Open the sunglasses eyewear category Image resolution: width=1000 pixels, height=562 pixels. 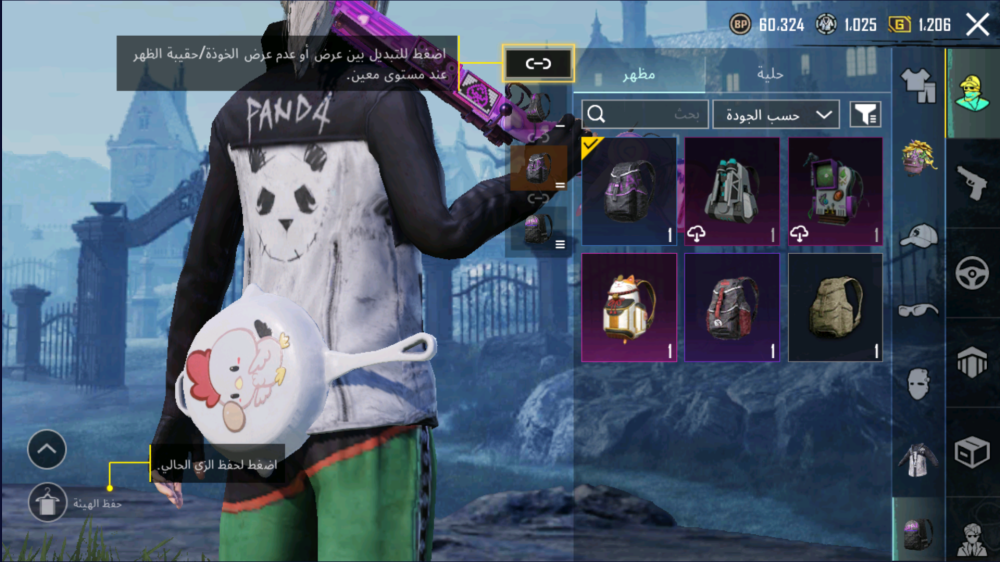[x=918, y=309]
